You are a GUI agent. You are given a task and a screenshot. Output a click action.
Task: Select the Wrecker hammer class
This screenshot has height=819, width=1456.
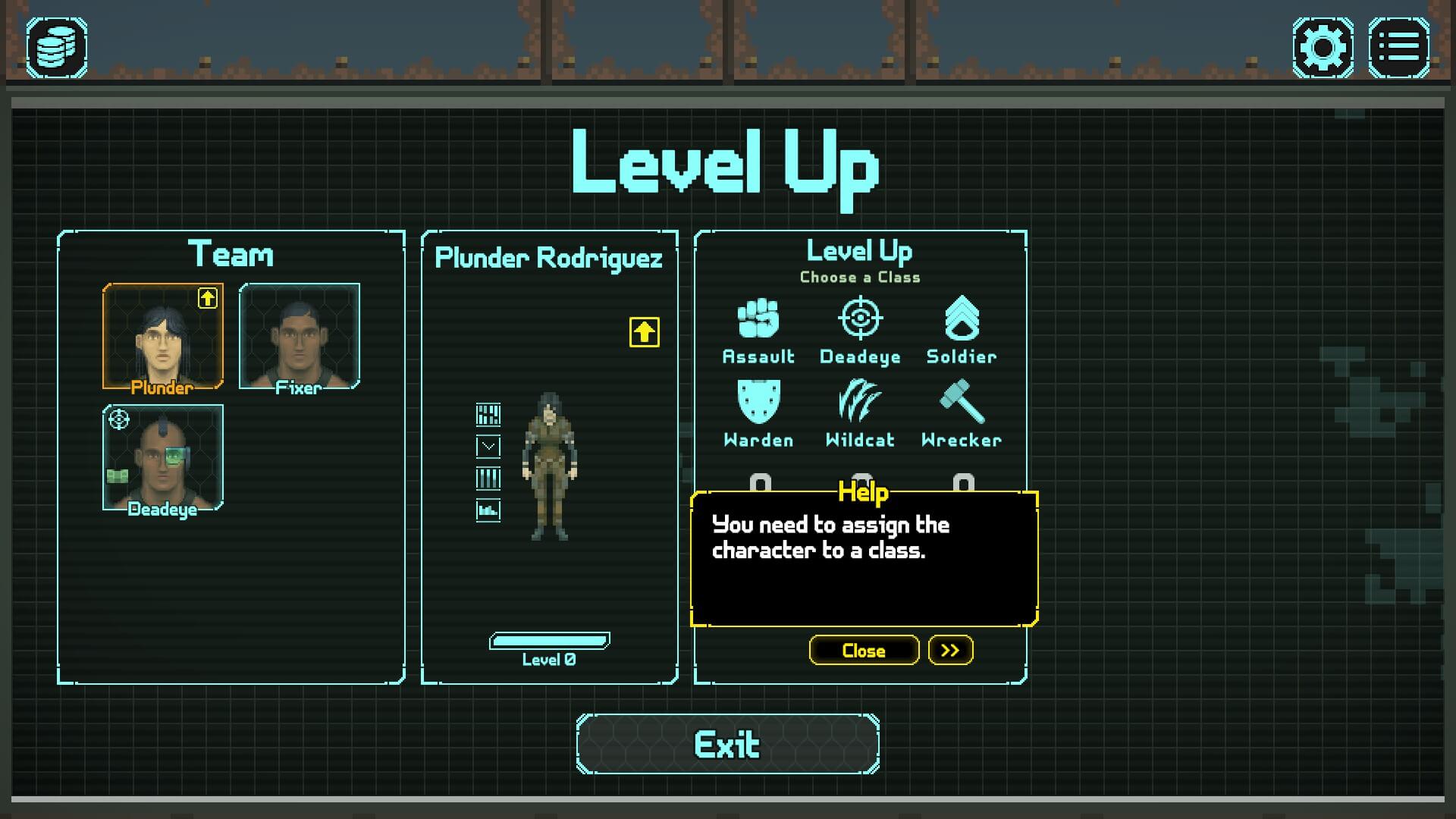tap(962, 414)
